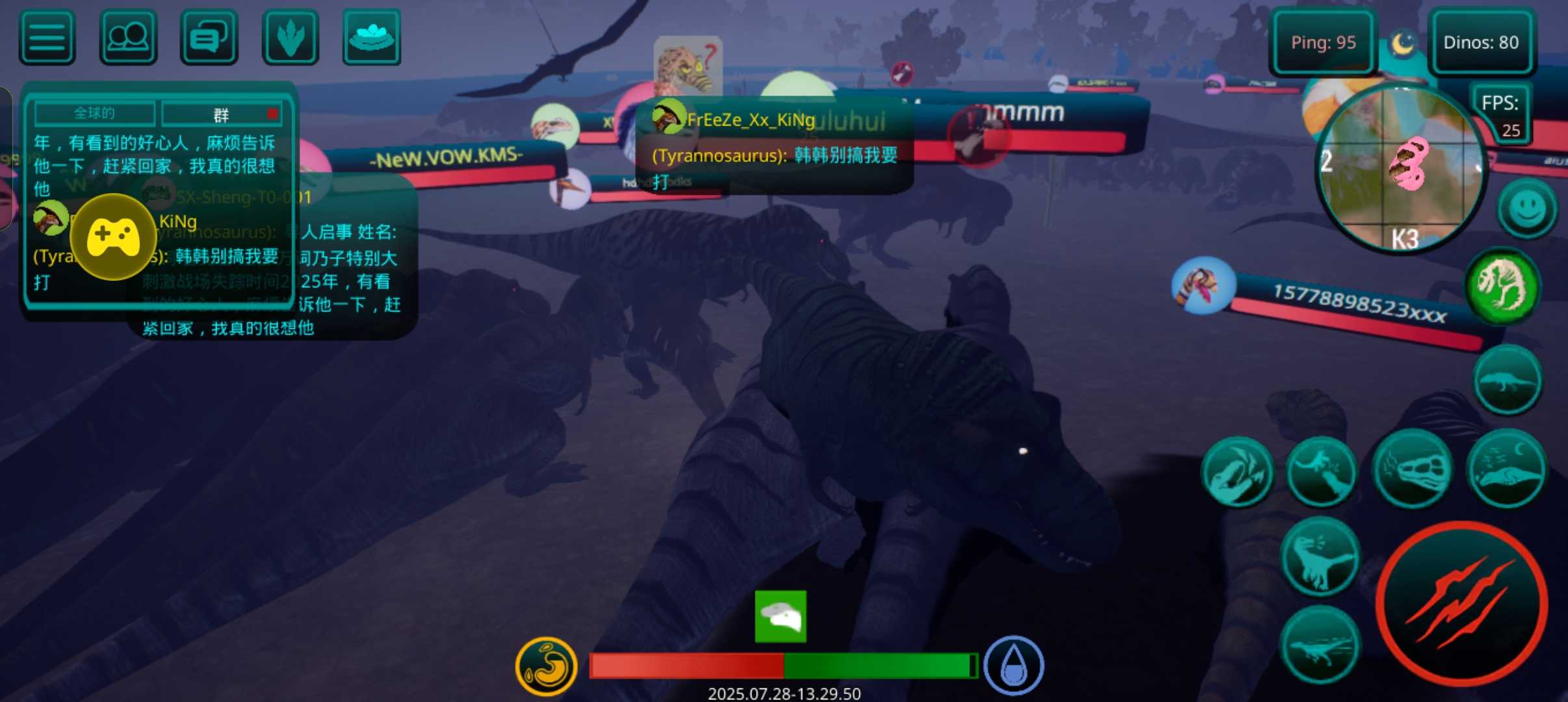
Task: Open the nest with eggs button
Action: [x=371, y=38]
